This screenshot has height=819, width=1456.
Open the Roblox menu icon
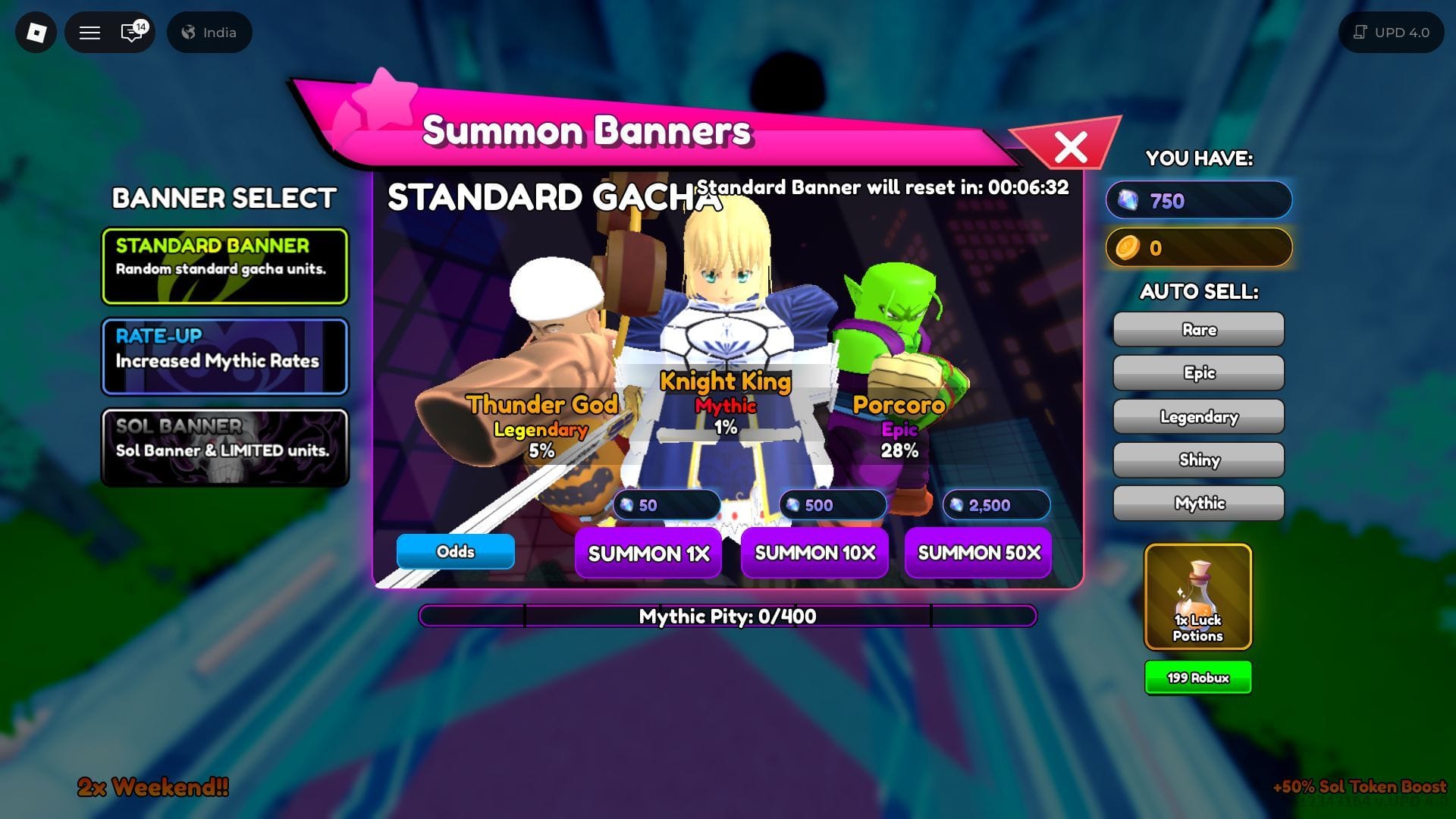35,32
